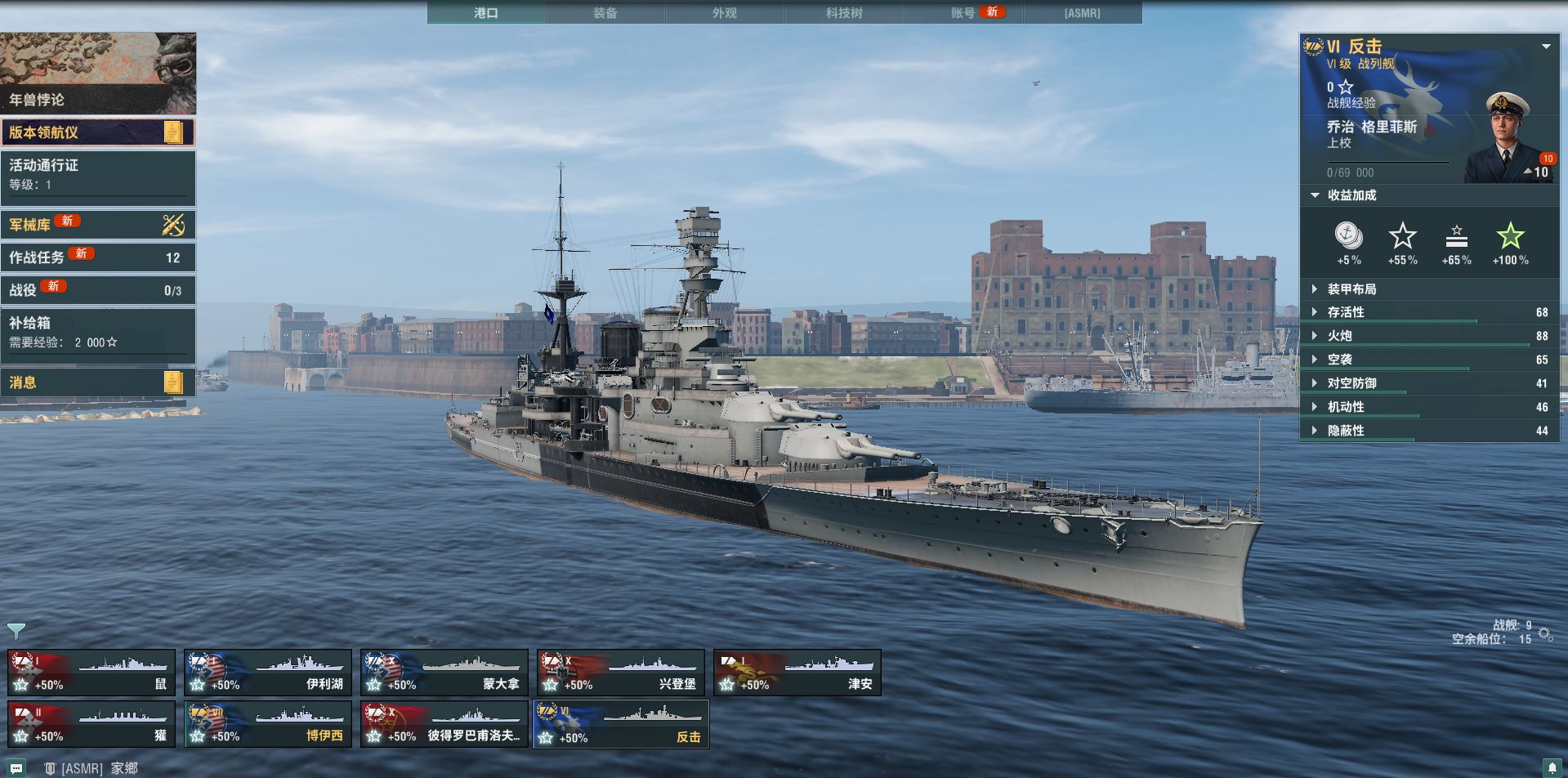Screen dimensions: 1568x778
Task: Select the 博伊西 ship card
Action: click(268, 725)
